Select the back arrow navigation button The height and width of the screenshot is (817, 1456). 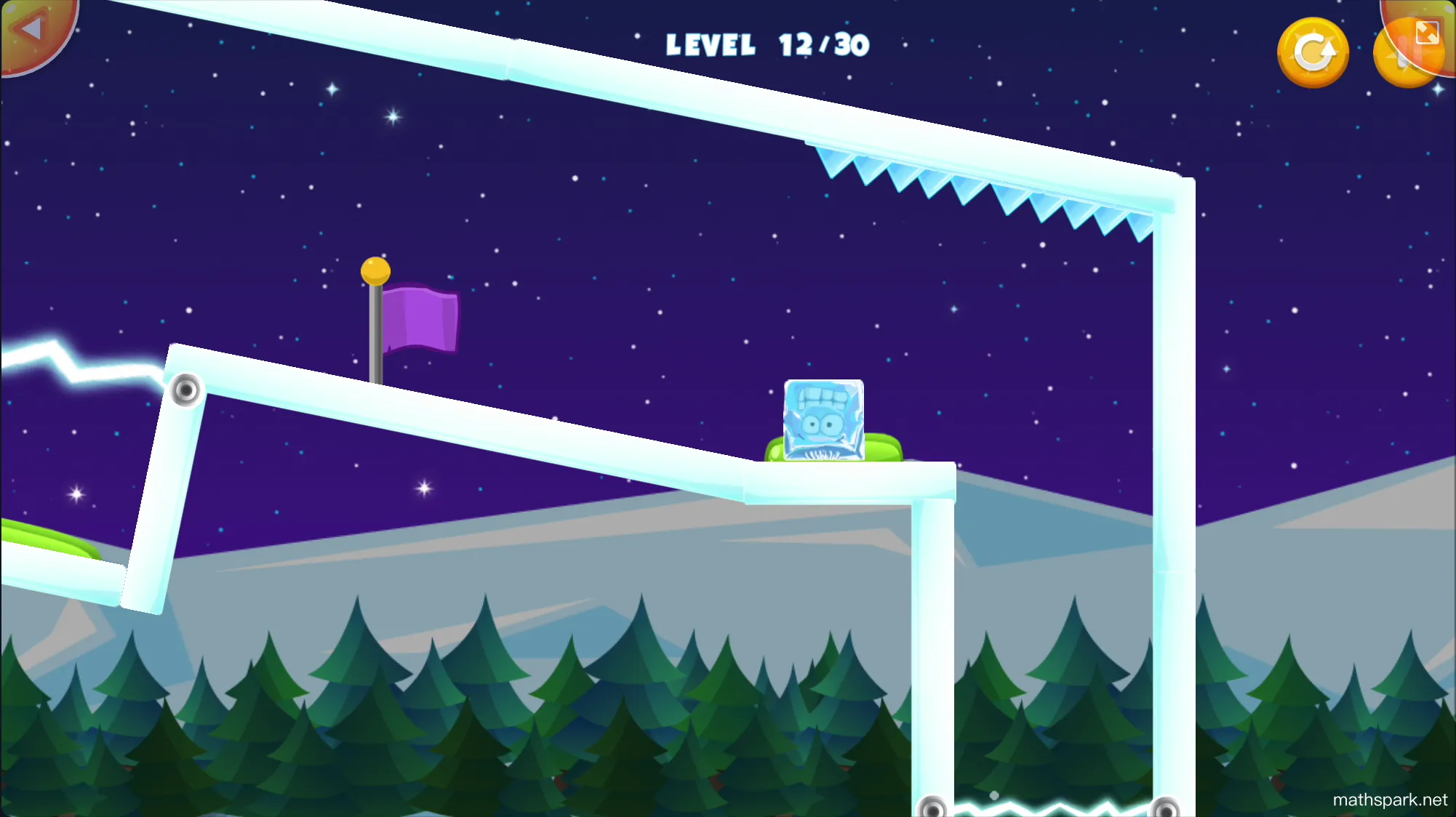click(31, 29)
